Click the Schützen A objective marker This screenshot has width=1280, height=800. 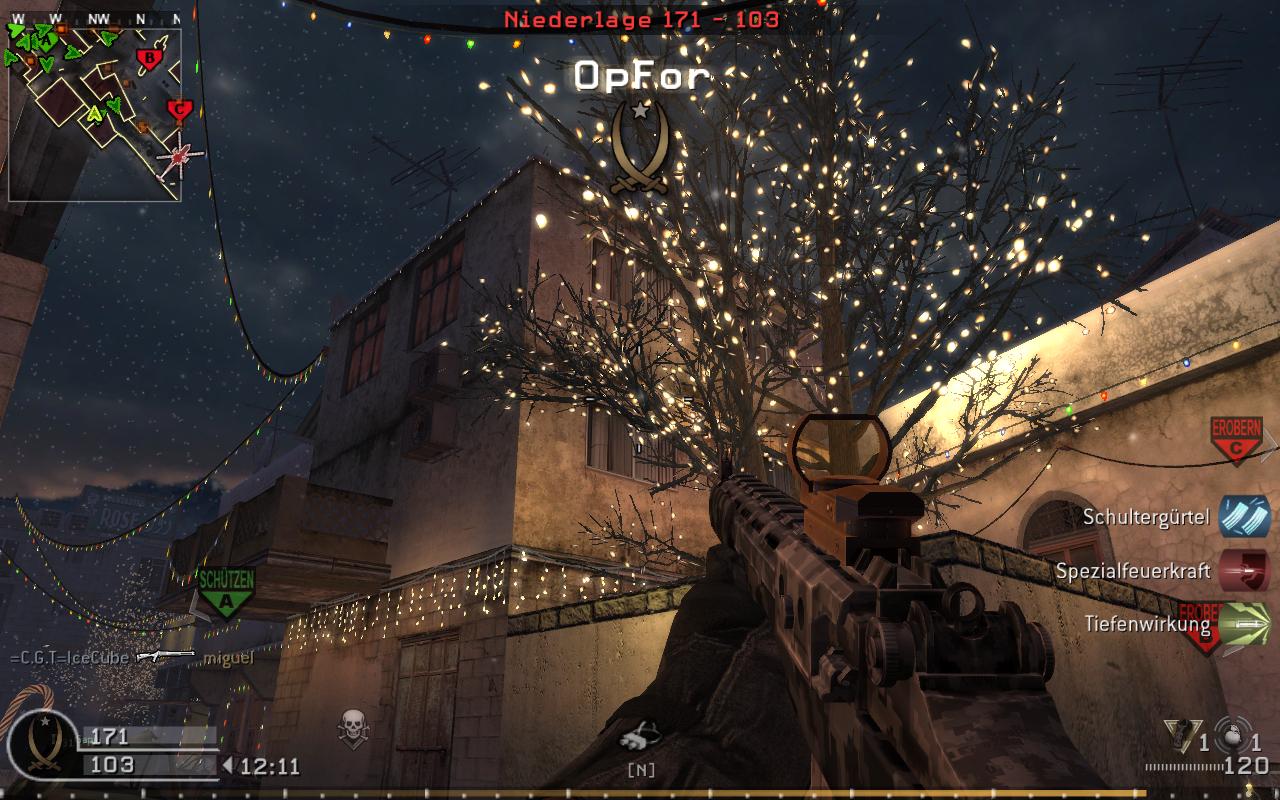coord(225,591)
